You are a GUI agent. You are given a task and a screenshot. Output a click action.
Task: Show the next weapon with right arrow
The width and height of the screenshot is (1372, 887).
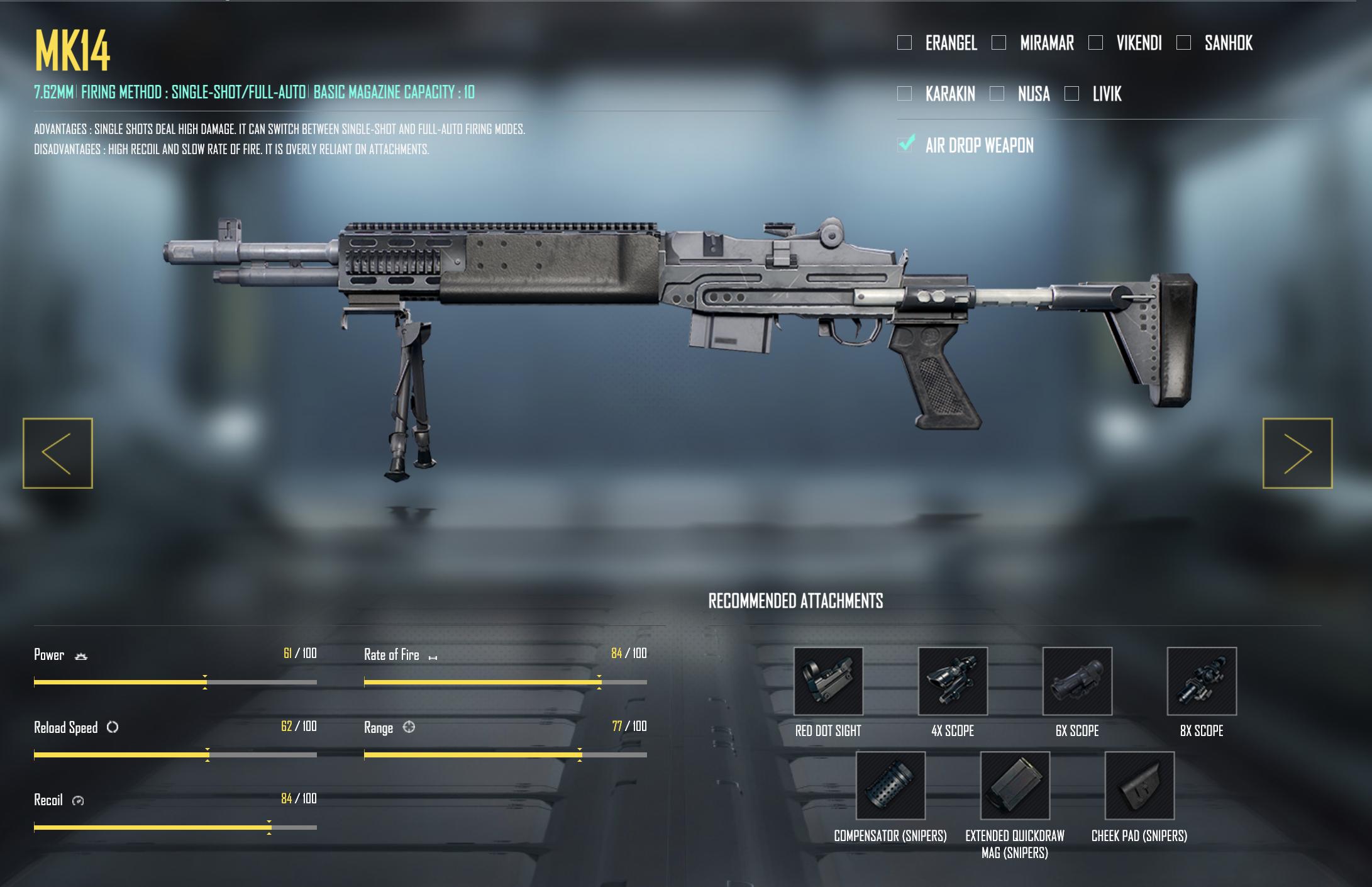(x=1297, y=453)
